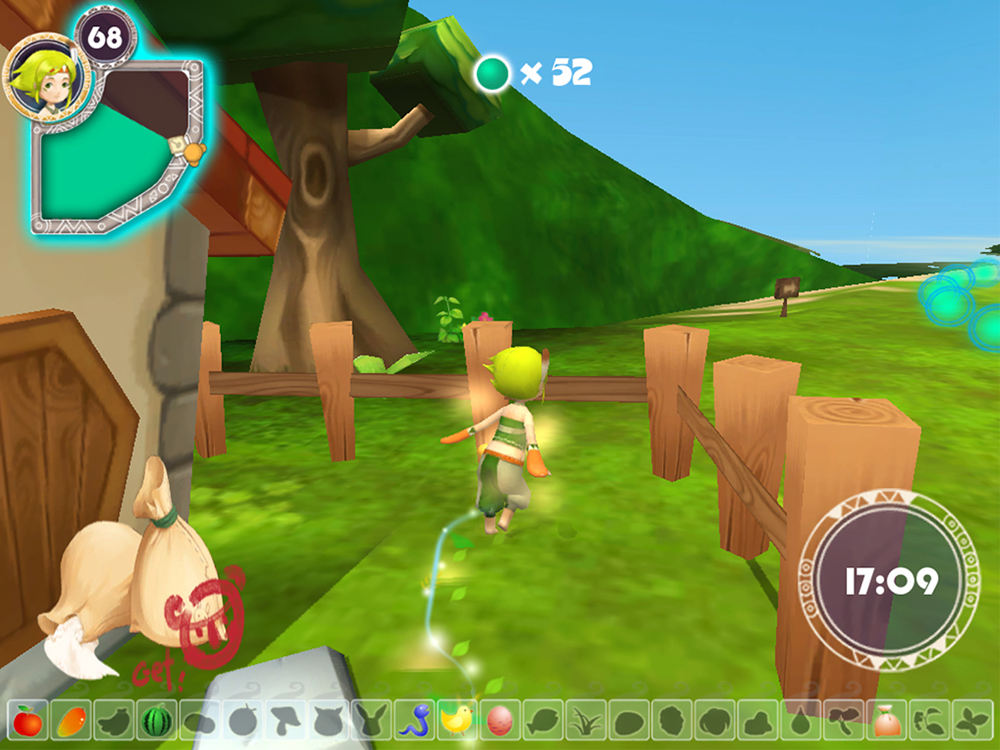The height and width of the screenshot is (750, 1000).
Task: Select the pink spotted egg slot
Action: (500, 719)
